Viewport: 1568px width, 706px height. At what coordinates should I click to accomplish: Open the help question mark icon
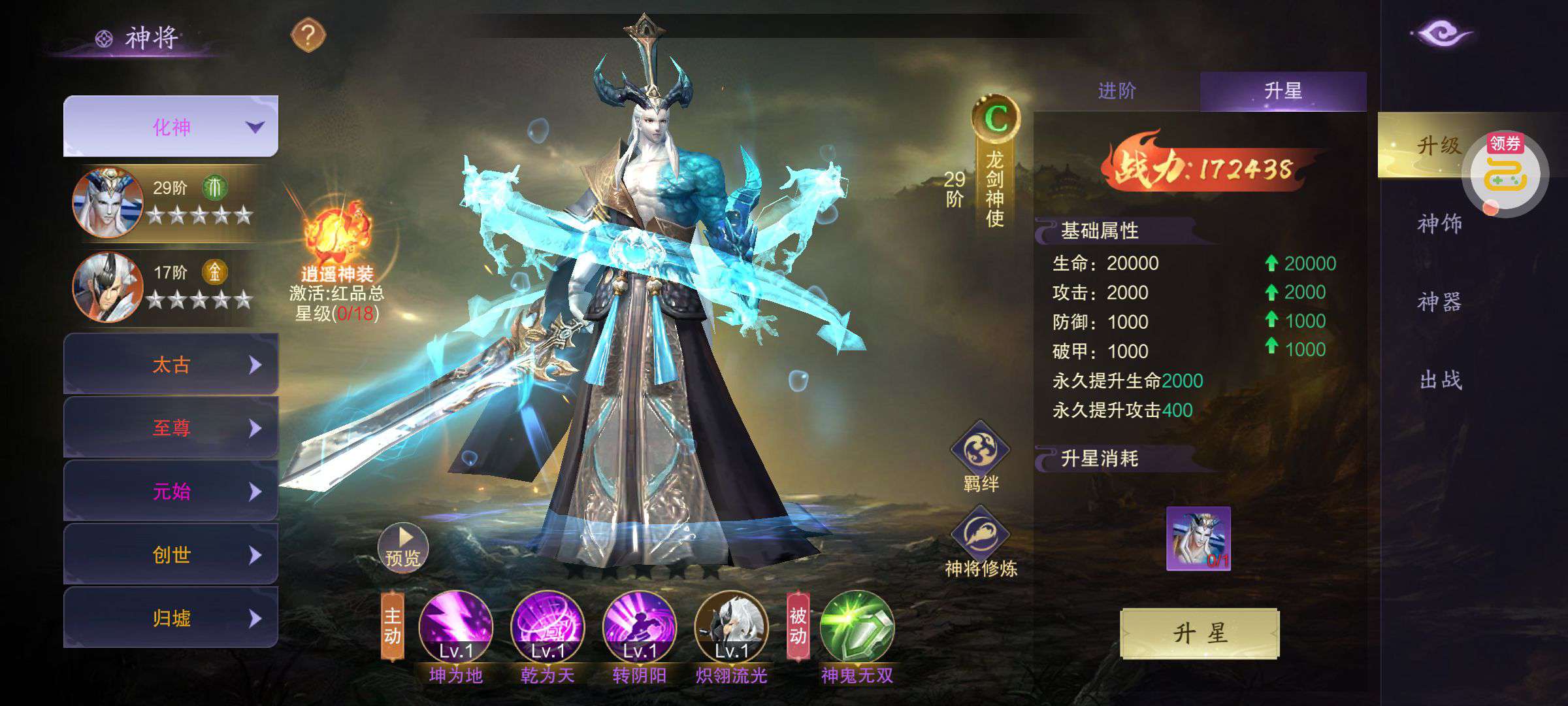tap(308, 35)
